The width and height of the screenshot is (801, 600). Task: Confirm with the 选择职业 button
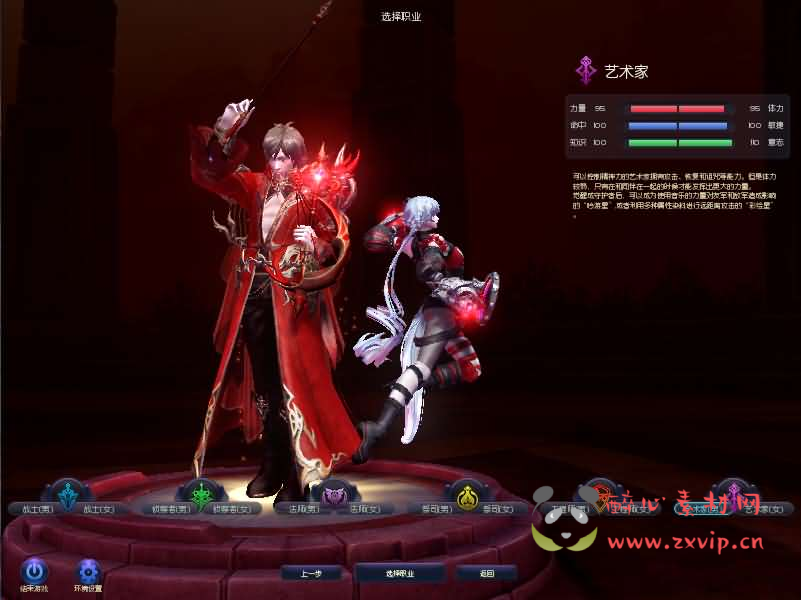click(x=400, y=573)
